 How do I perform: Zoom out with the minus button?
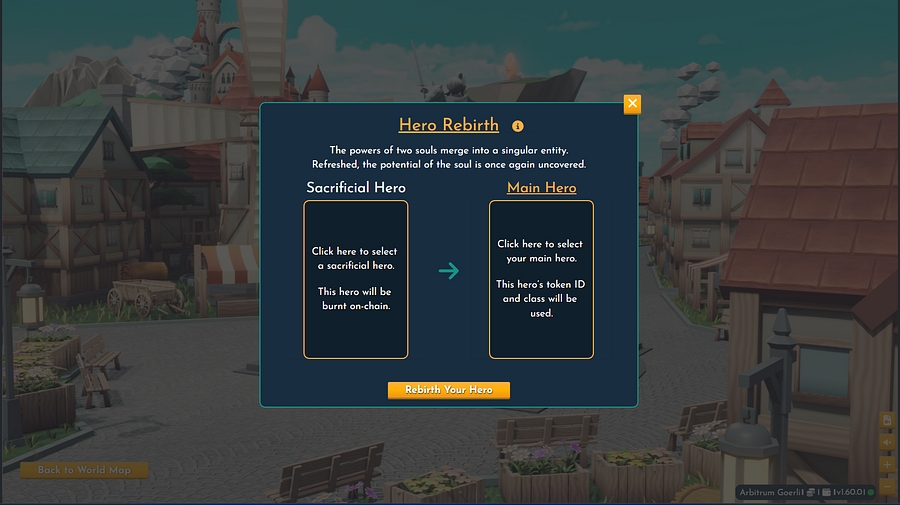(887, 485)
